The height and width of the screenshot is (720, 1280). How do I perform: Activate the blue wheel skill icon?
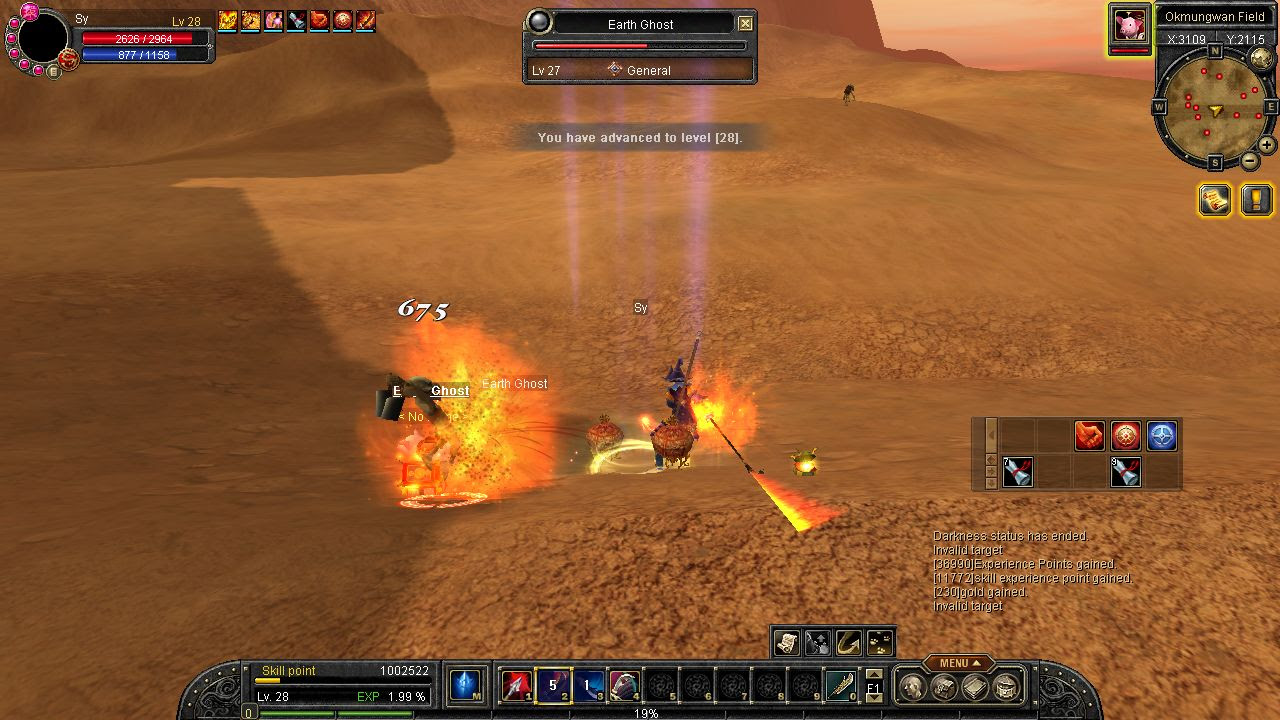[x=1161, y=436]
